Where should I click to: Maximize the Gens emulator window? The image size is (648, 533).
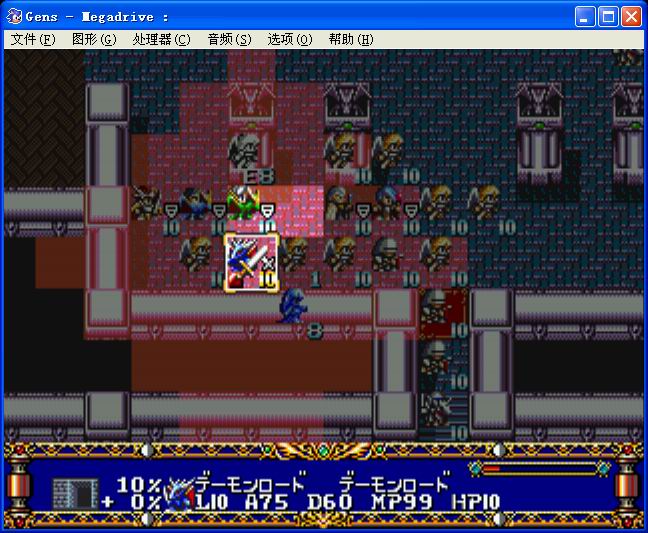609,16
